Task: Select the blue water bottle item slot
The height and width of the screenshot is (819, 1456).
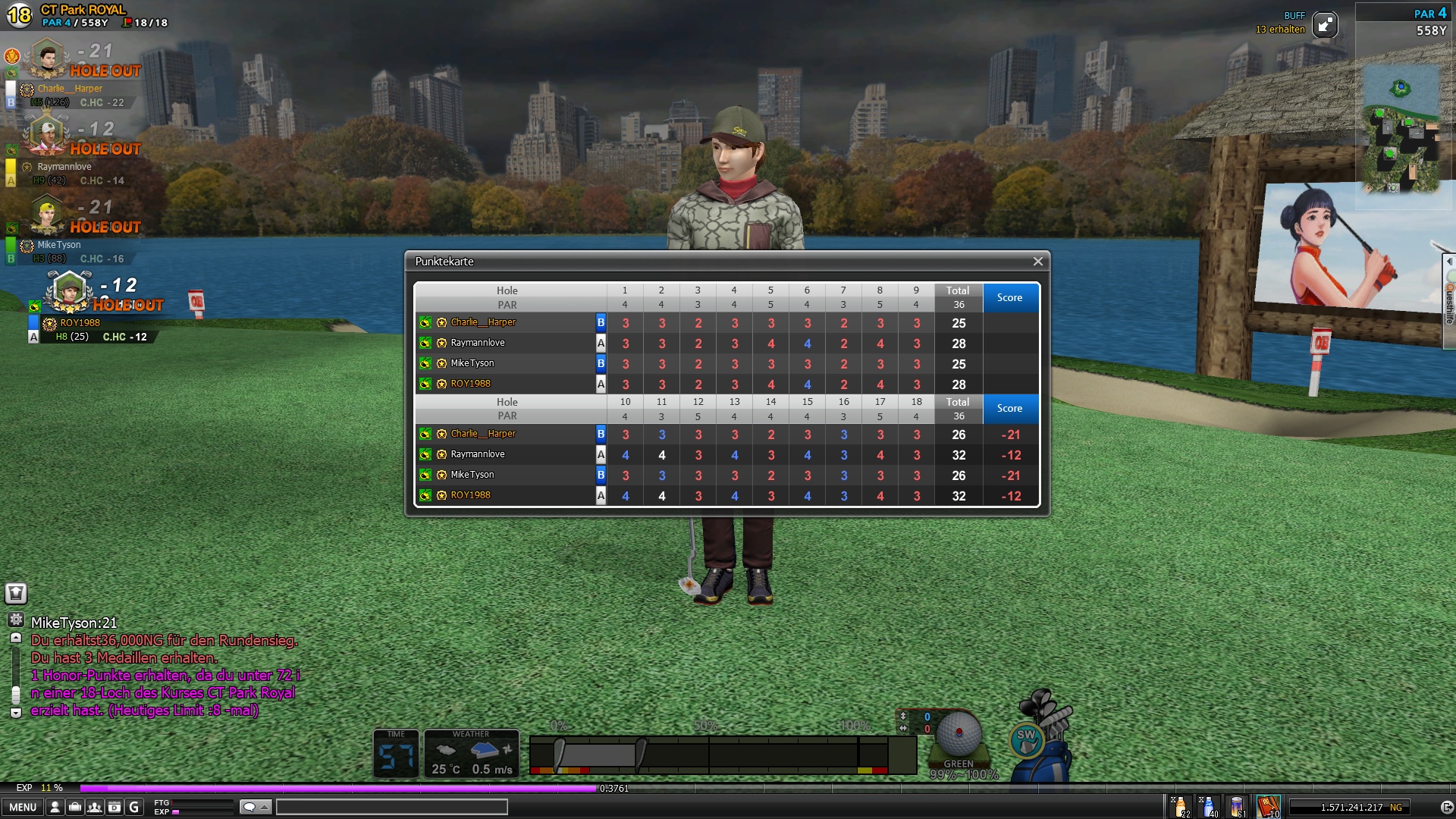Action: coord(1209,806)
